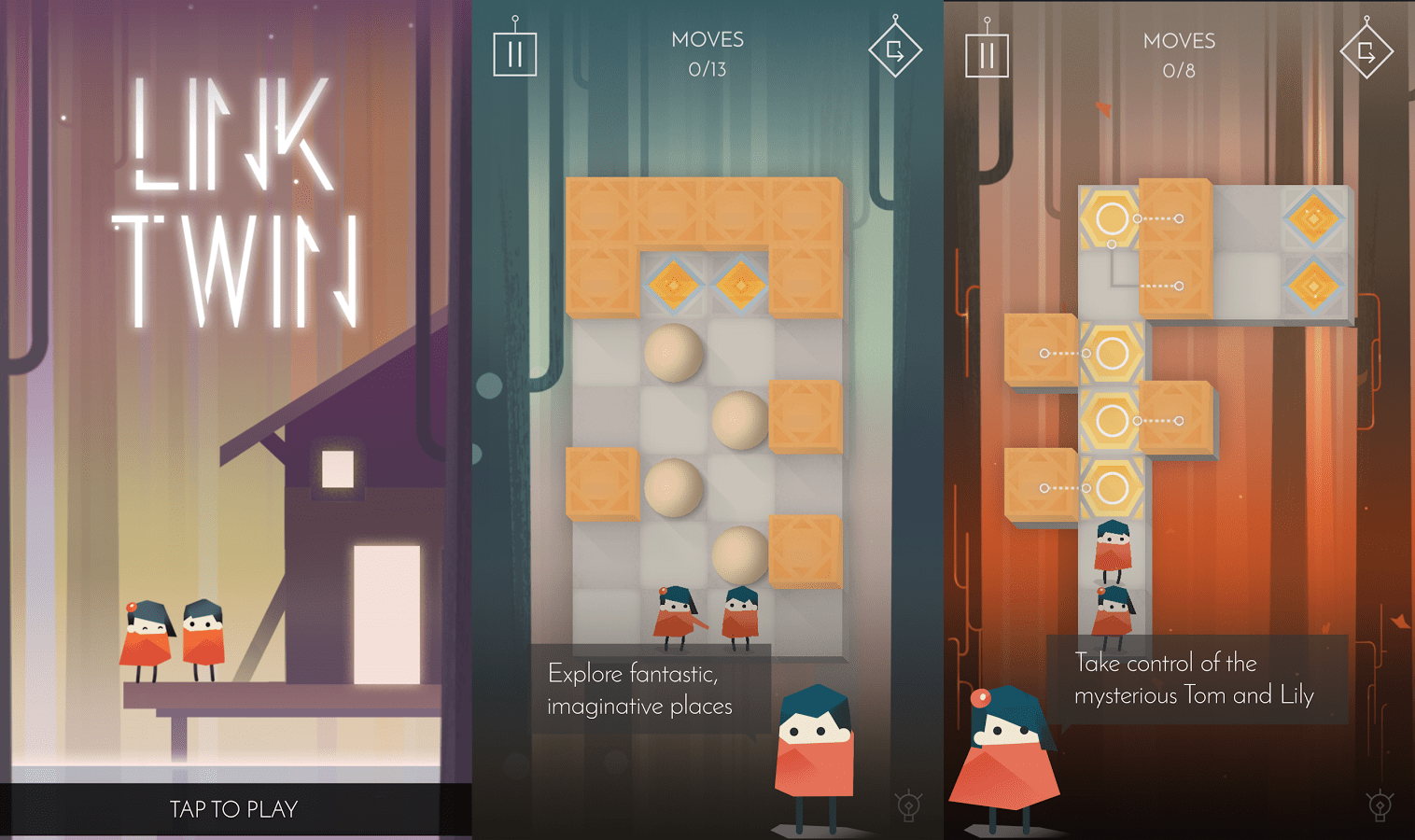Screen dimensions: 1415x840
Task: Toggle the middle hexagon circle switch
Action: tap(1113, 418)
